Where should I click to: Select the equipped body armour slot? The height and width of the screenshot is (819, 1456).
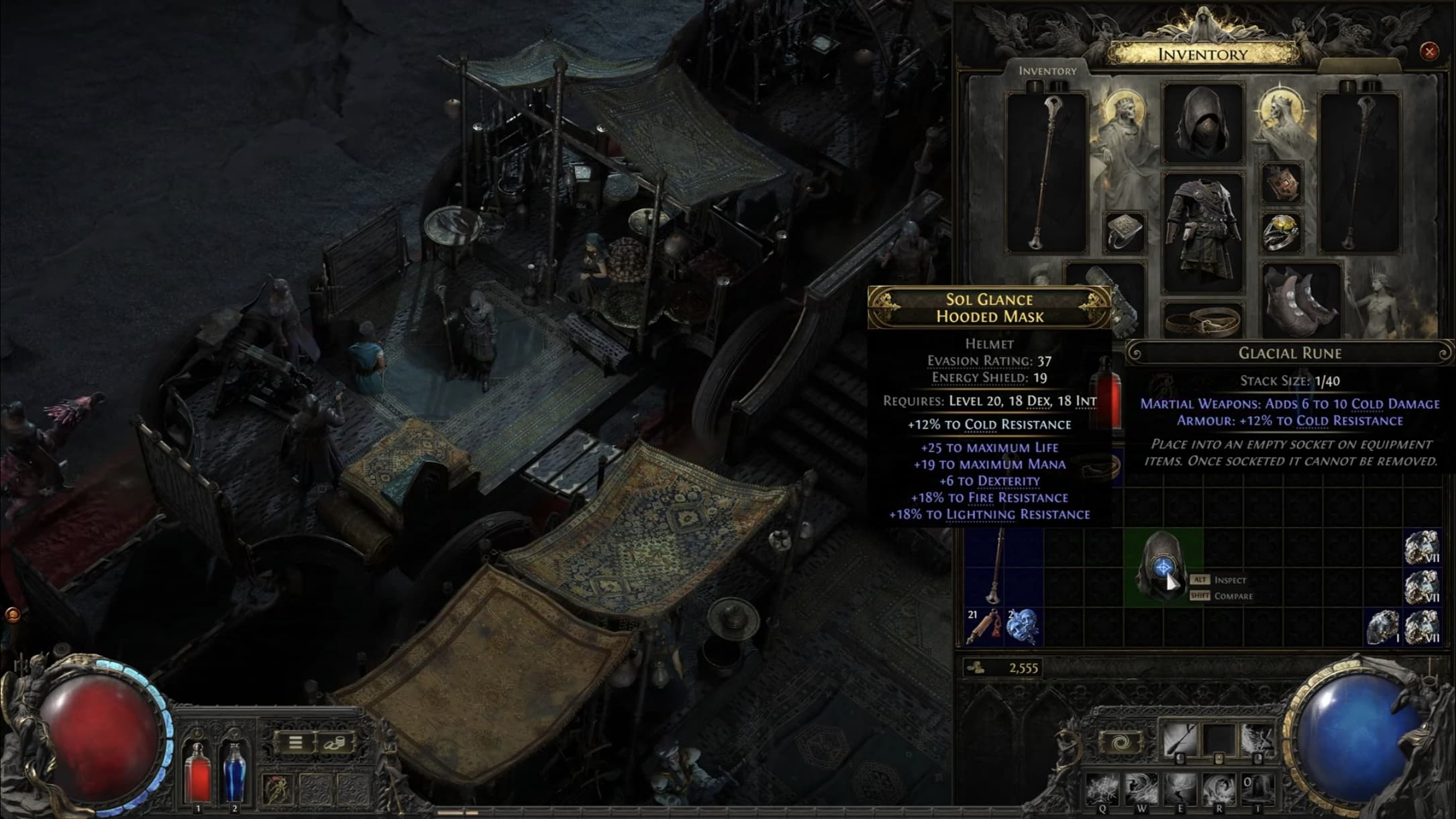(x=1203, y=232)
